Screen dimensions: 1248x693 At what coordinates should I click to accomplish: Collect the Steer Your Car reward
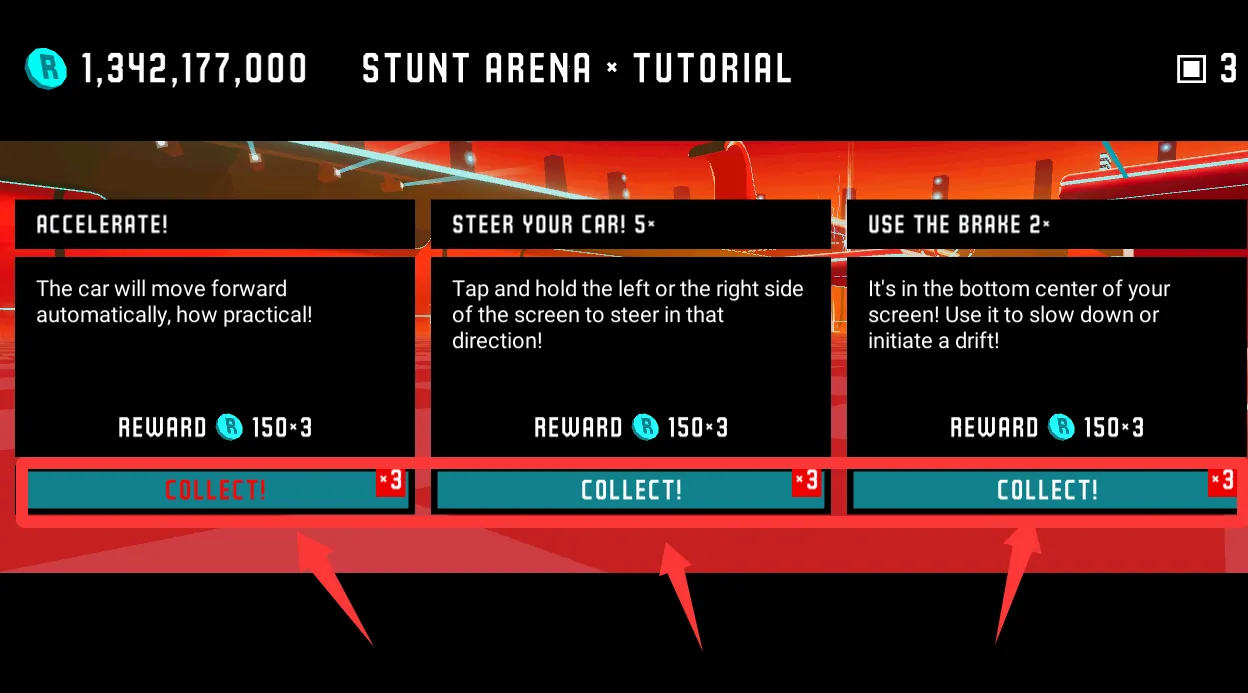click(x=630, y=490)
